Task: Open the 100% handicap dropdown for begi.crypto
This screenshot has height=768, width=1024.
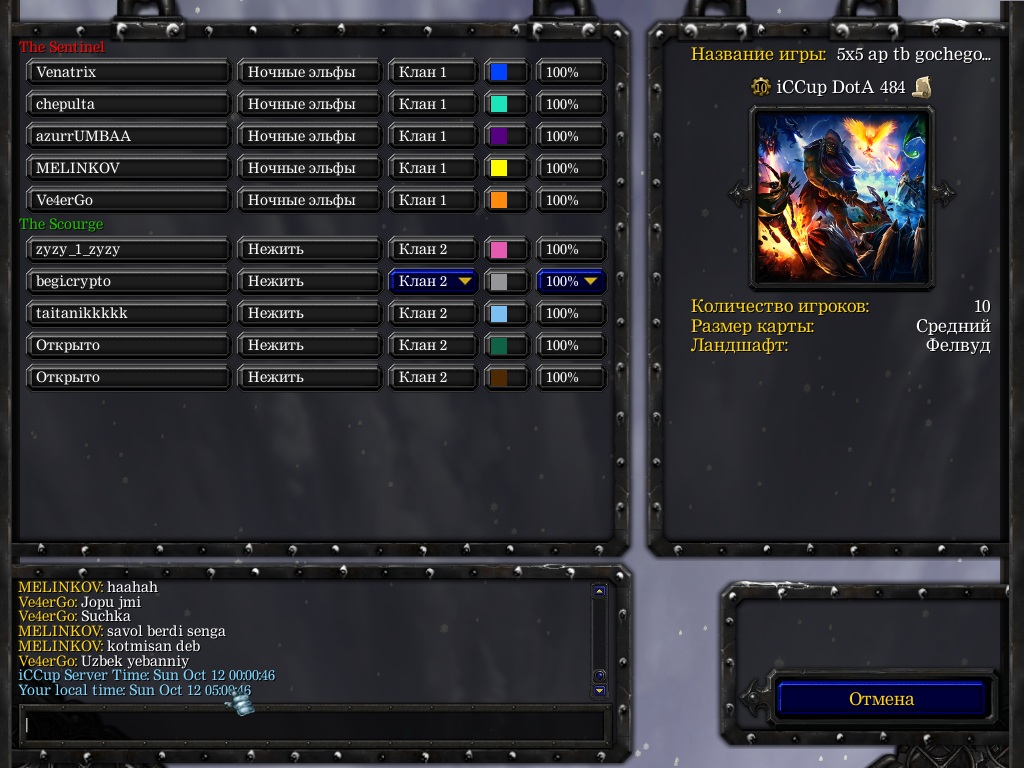Action: 572,281
